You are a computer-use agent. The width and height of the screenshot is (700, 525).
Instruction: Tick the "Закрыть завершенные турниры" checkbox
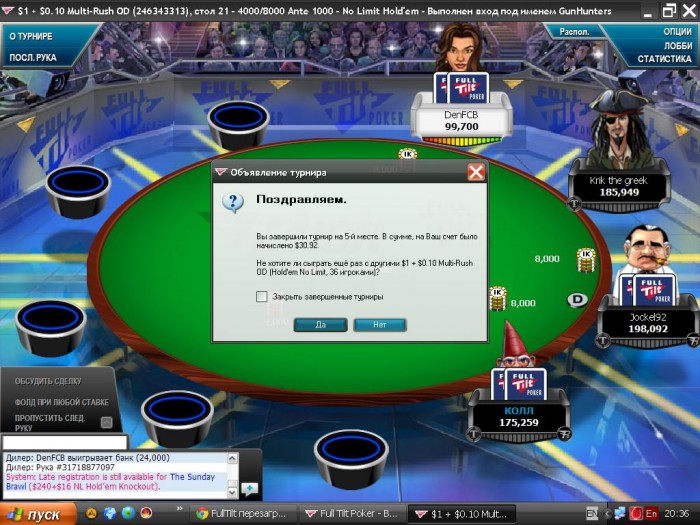point(262,297)
